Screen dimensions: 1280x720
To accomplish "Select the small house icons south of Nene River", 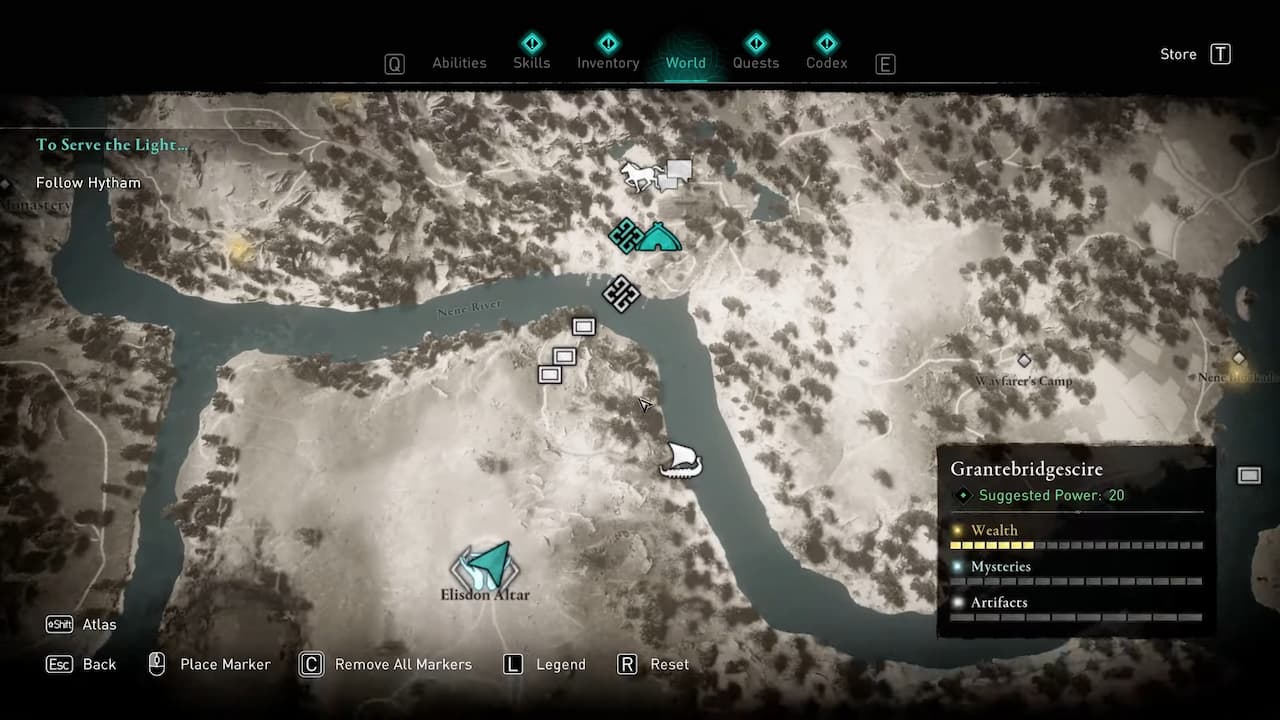I will [564, 357].
